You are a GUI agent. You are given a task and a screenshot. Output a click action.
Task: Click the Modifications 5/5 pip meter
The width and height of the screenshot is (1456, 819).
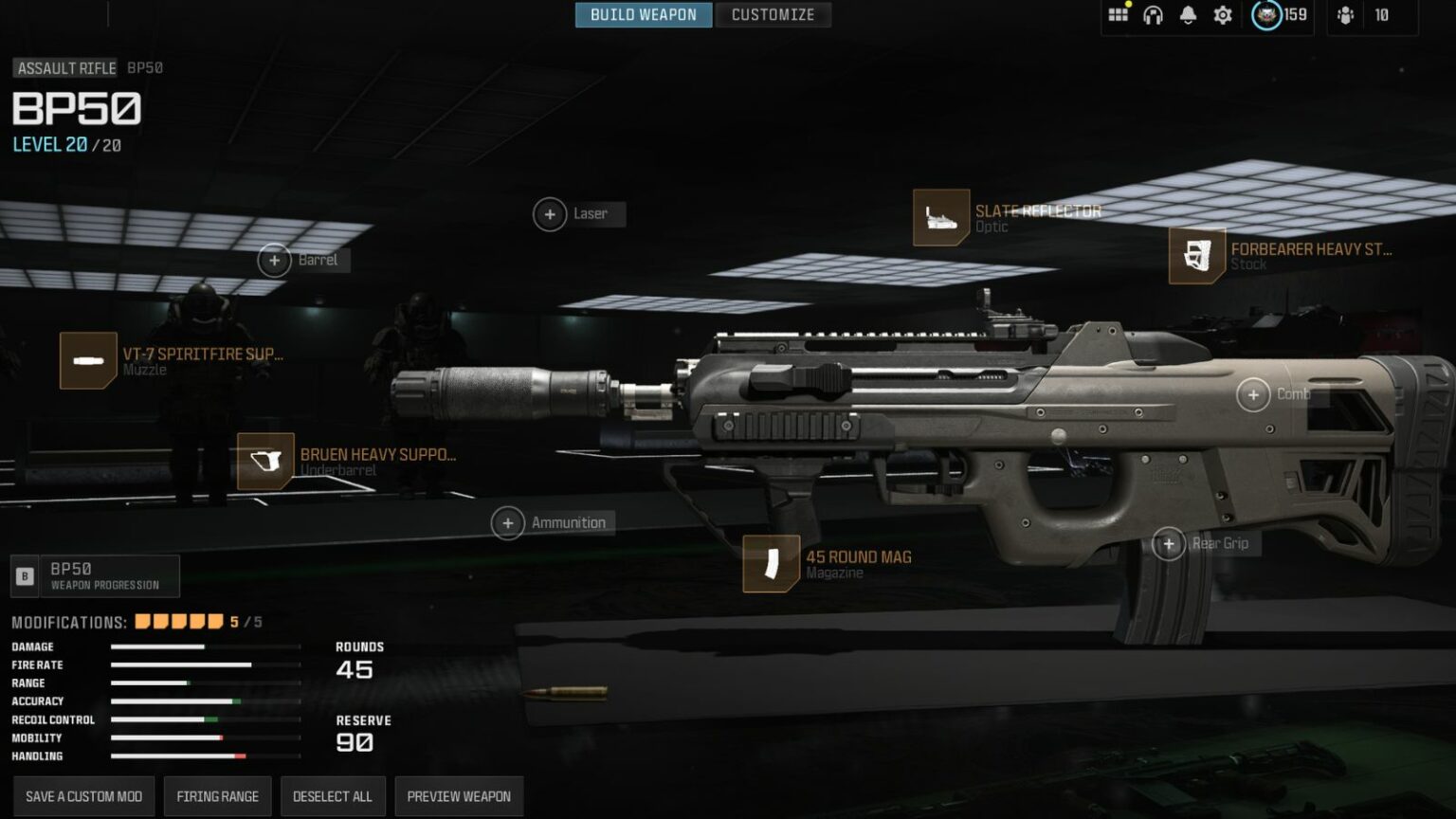[180, 622]
